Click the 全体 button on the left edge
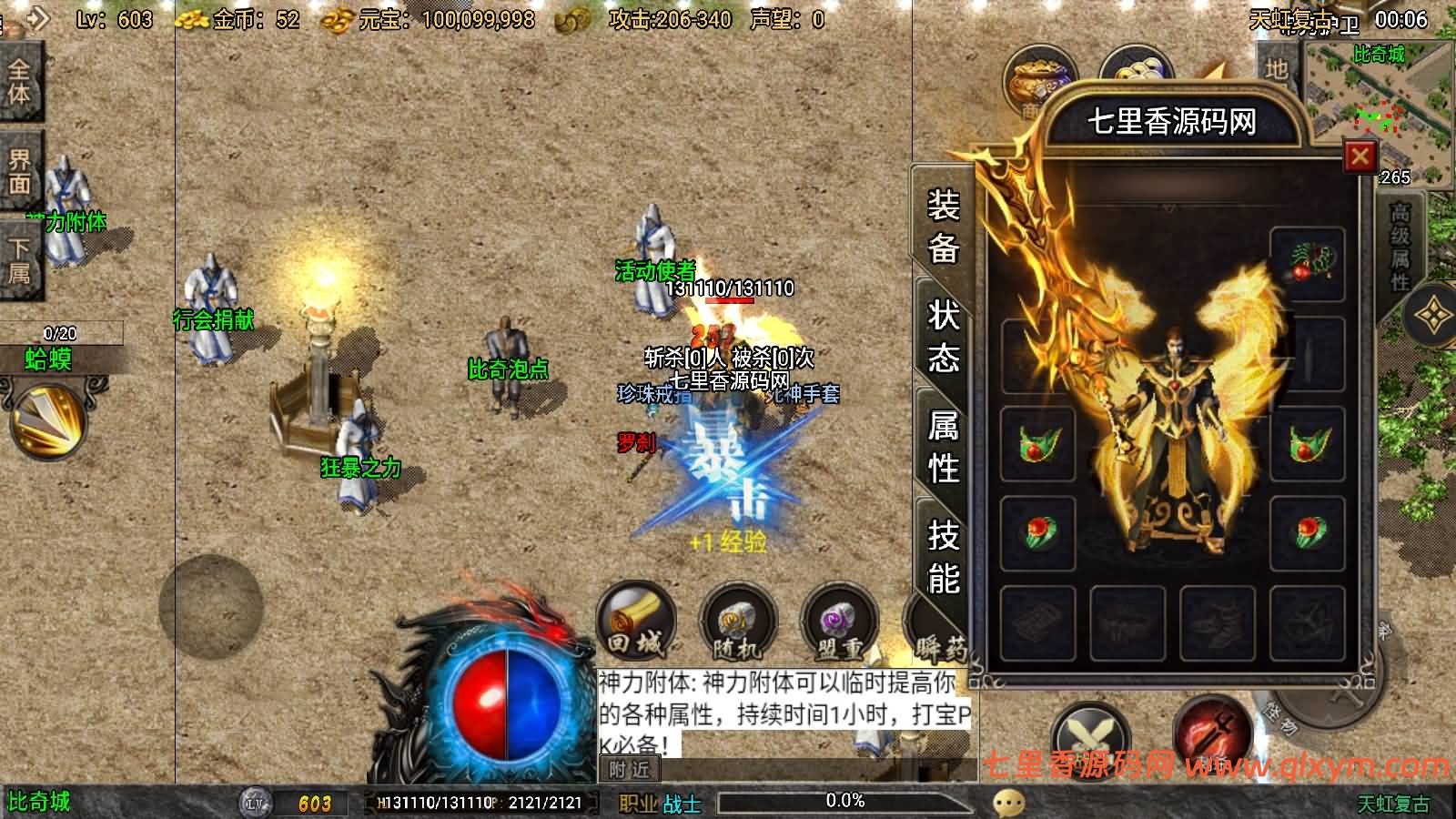Screen dimensions: 1456x819 click(x=19, y=82)
